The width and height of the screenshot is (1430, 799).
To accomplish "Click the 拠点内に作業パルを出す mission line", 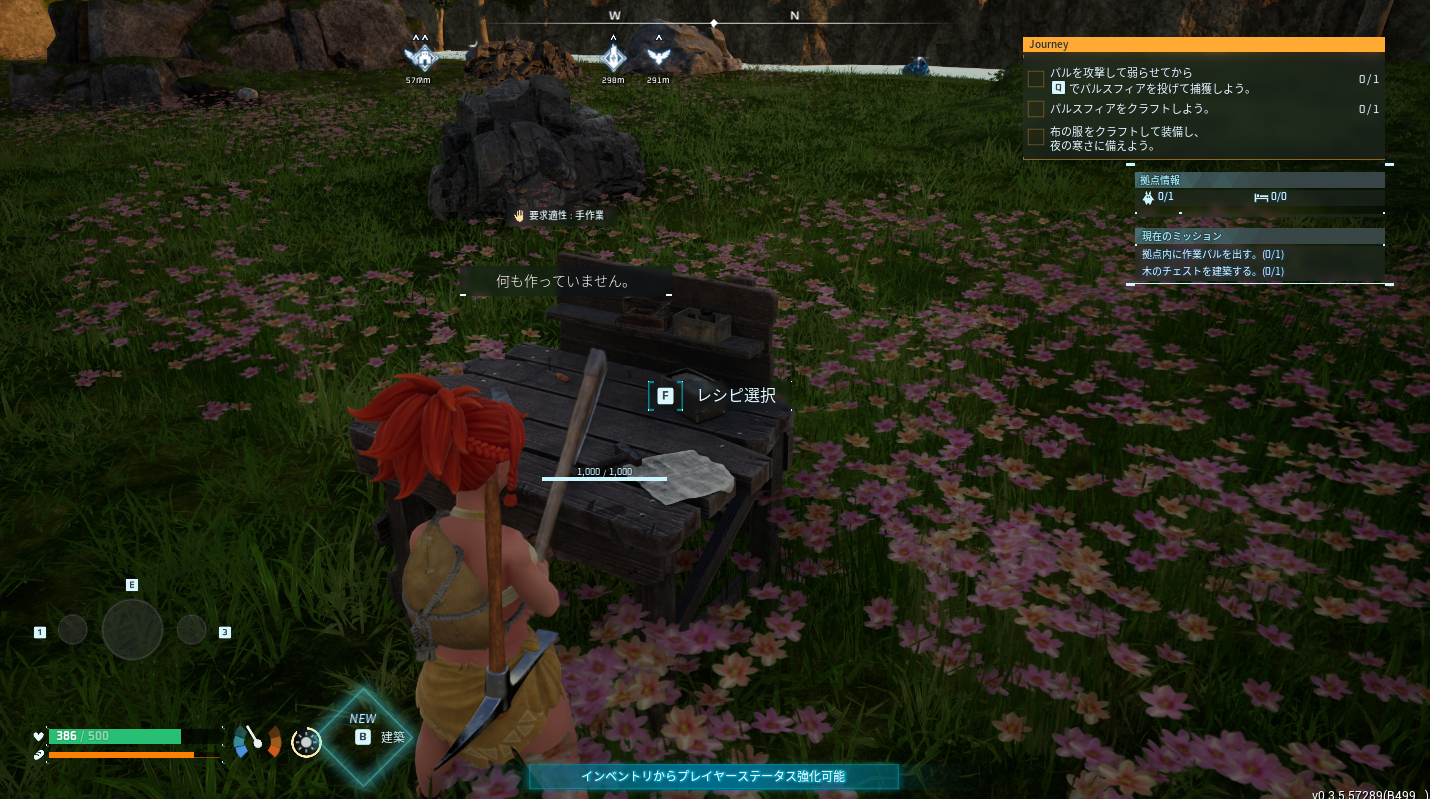I will click(x=1213, y=255).
